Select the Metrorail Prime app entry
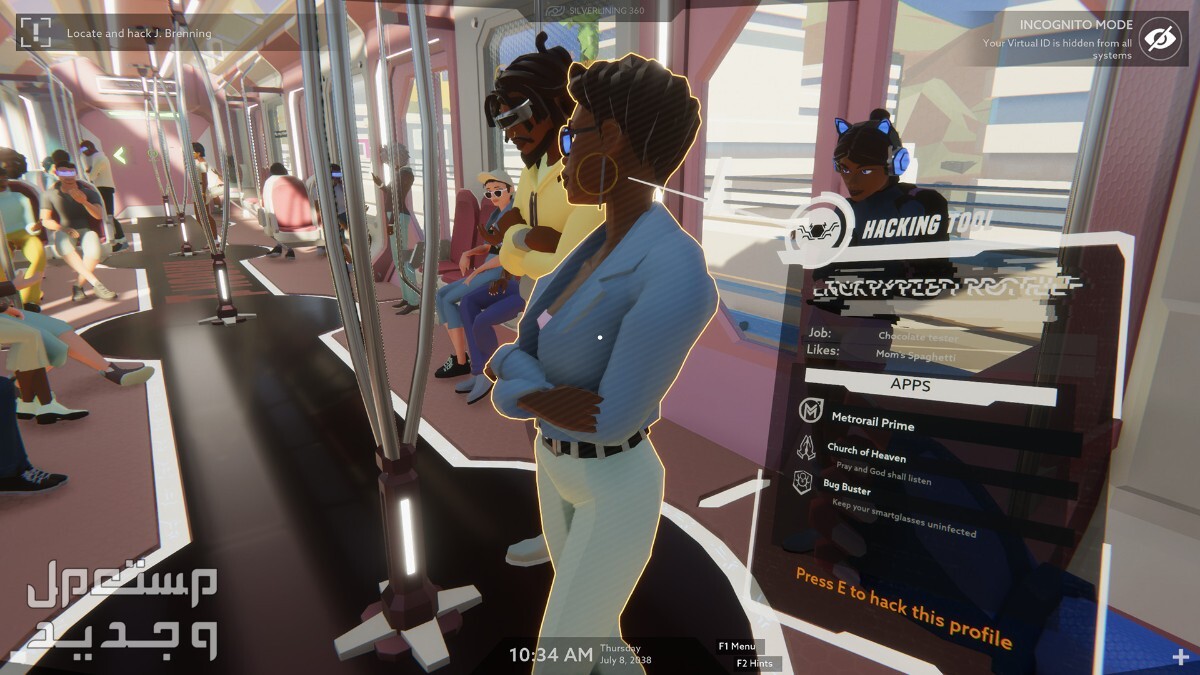The width and height of the screenshot is (1200, 675). pos(870,424)
